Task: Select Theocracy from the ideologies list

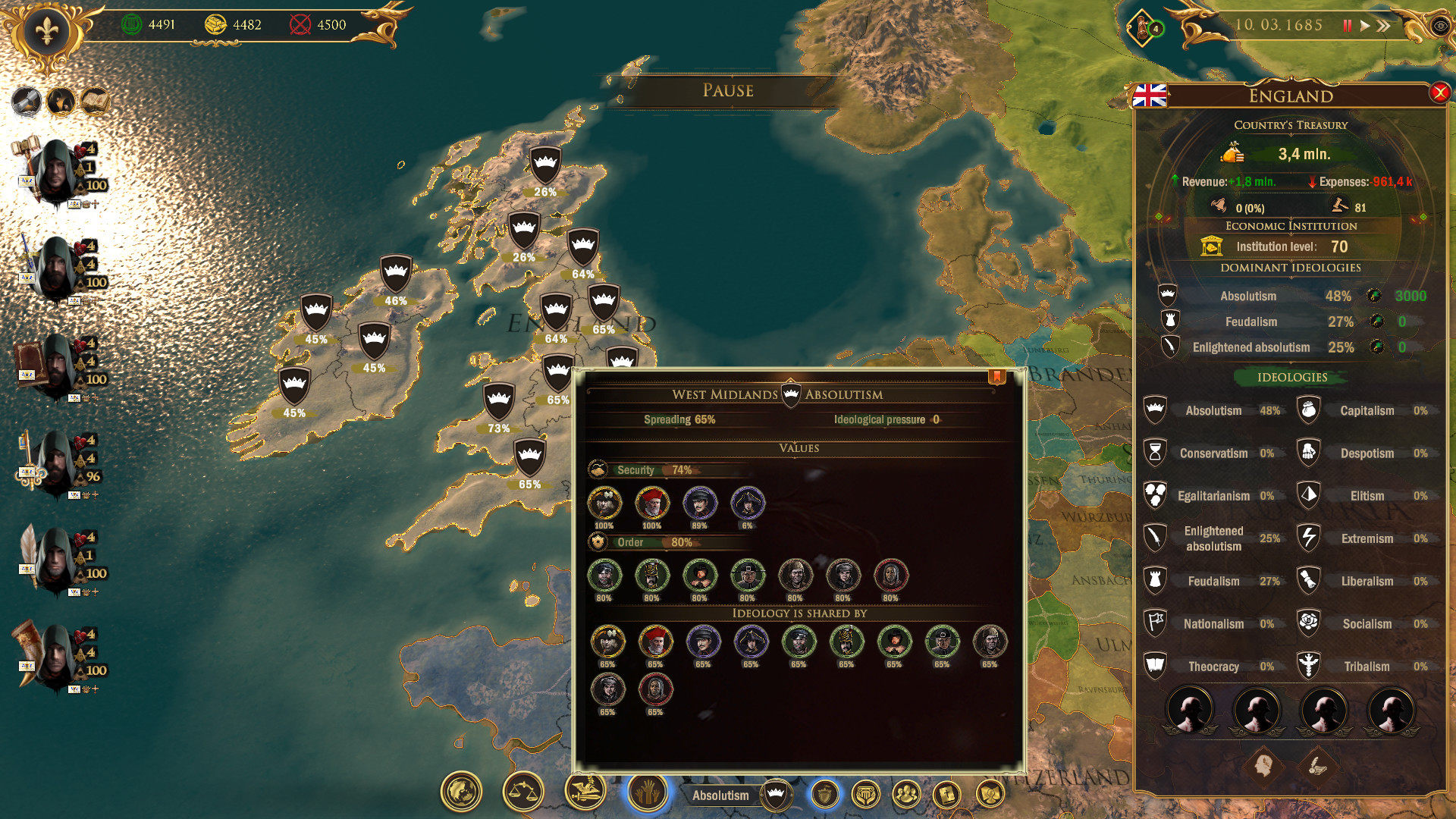Action: point(1213,667)
